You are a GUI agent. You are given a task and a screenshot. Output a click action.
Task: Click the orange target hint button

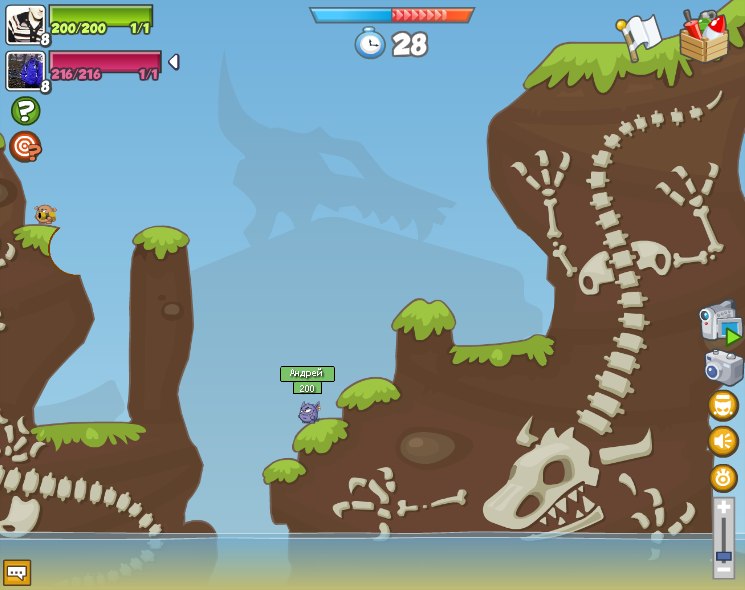click(x=25, y=146)
